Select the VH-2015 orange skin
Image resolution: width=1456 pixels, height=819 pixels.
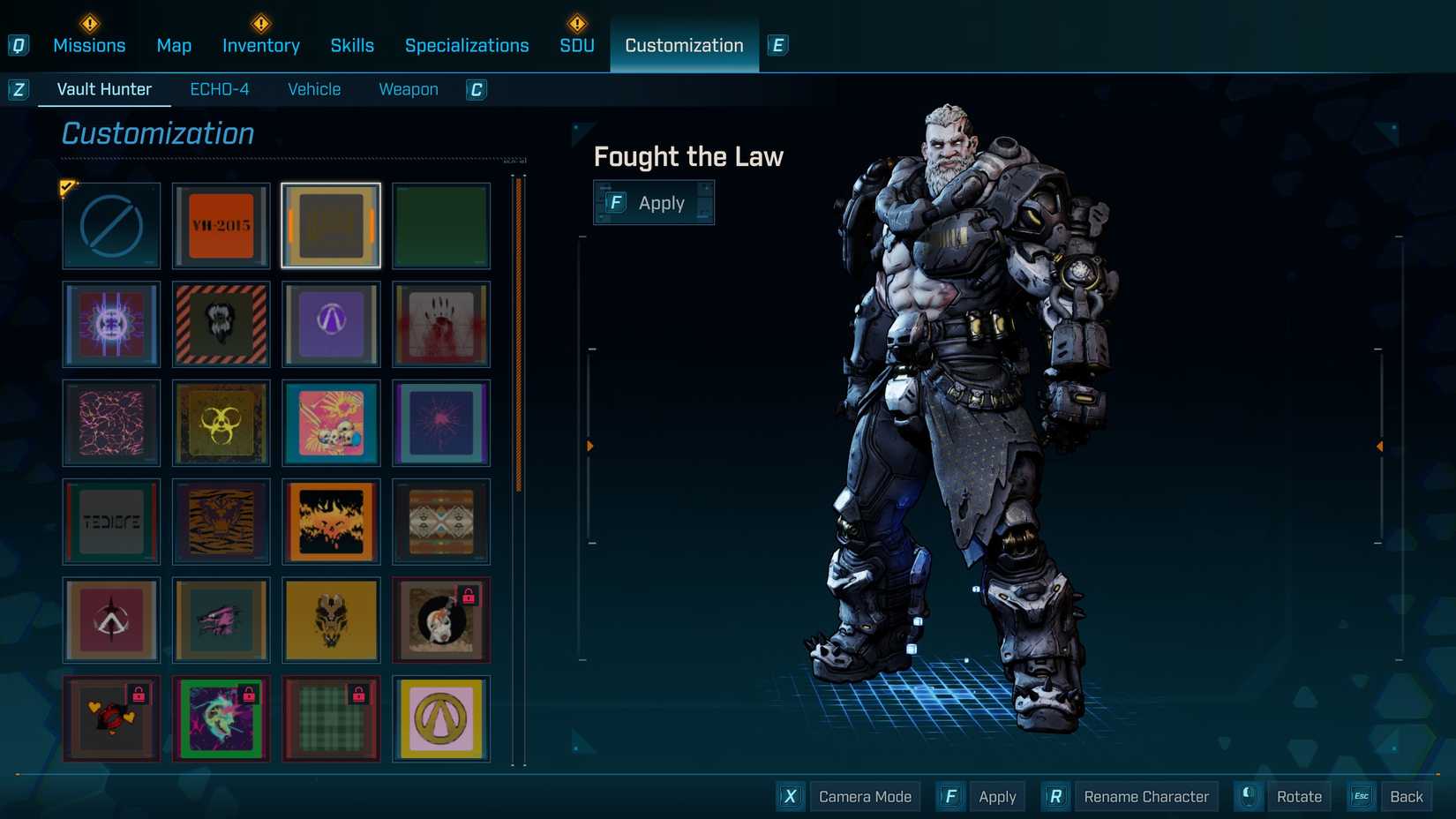[221, 226]
